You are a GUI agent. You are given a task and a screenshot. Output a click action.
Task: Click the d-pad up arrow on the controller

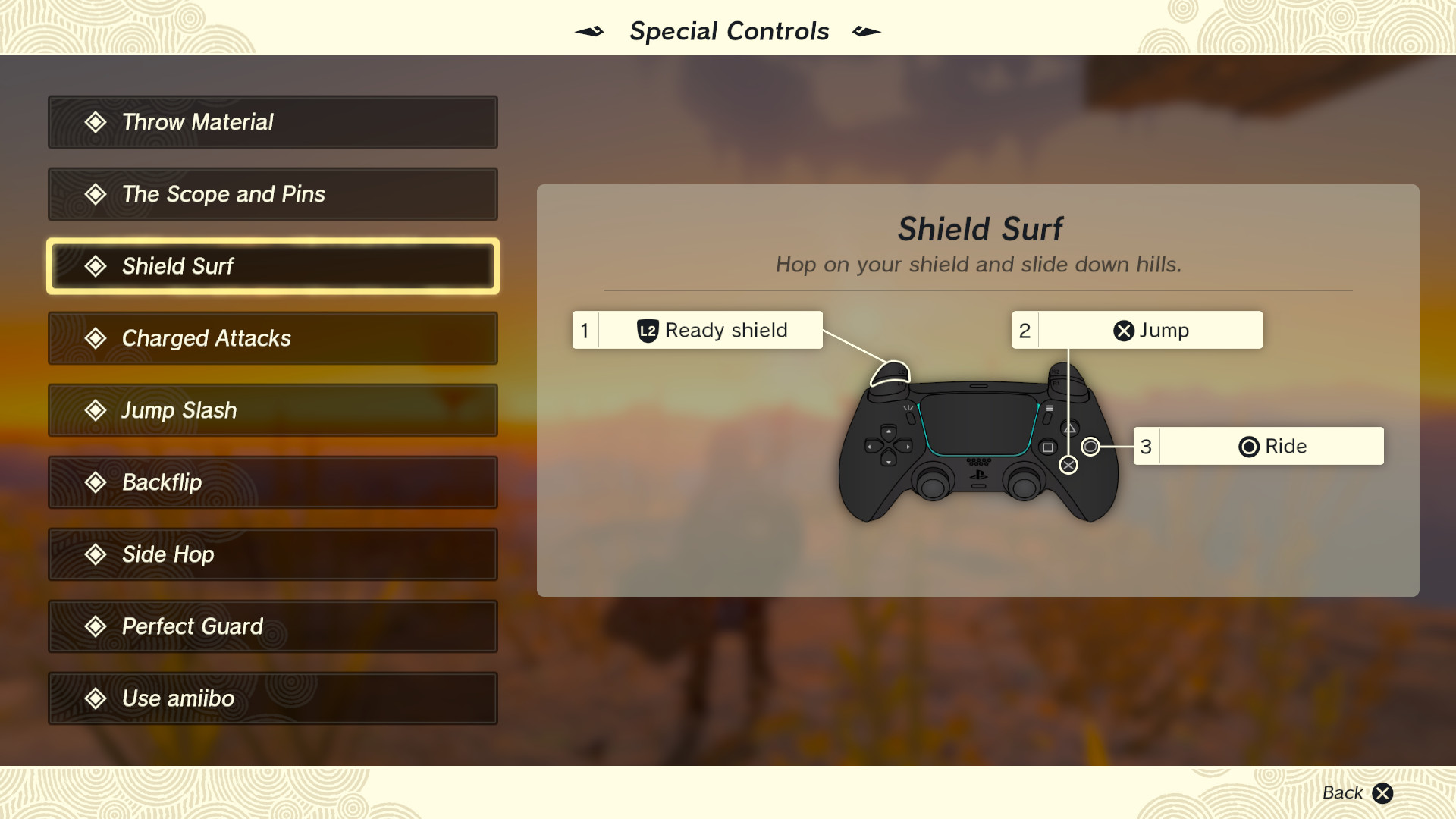click(x=889, y=432)
